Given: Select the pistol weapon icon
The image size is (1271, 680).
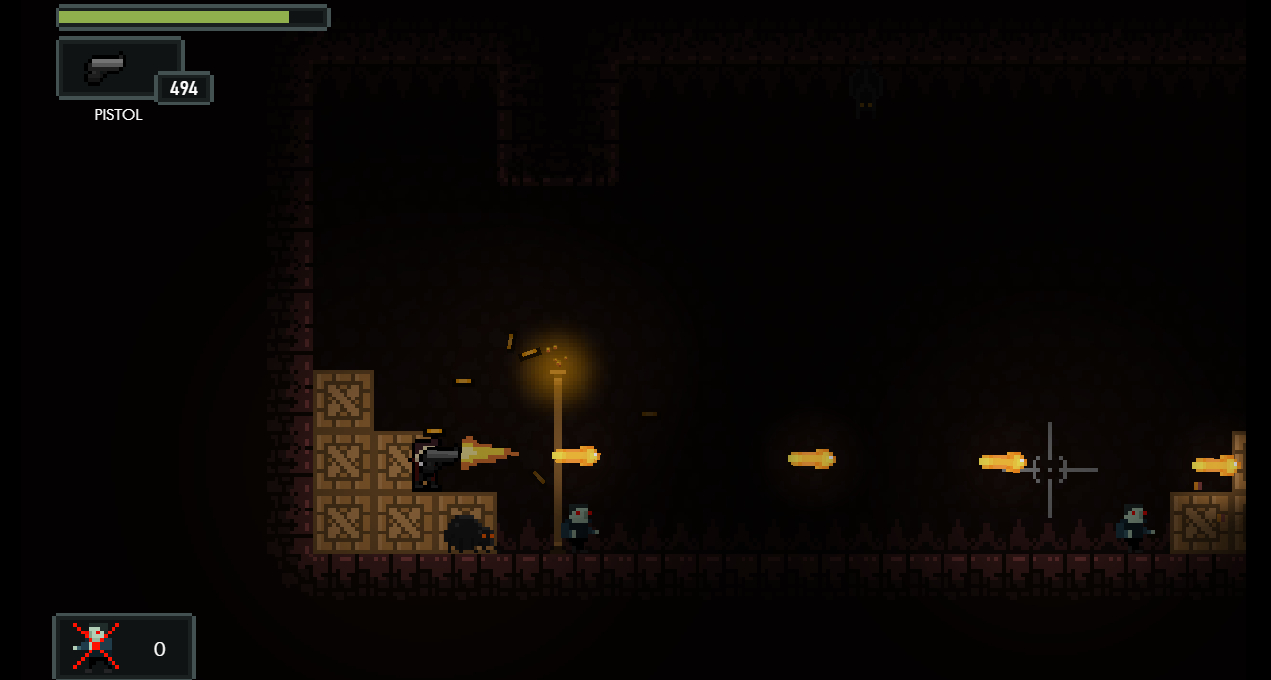Looking at the screenshot, I should pos(106,67).
